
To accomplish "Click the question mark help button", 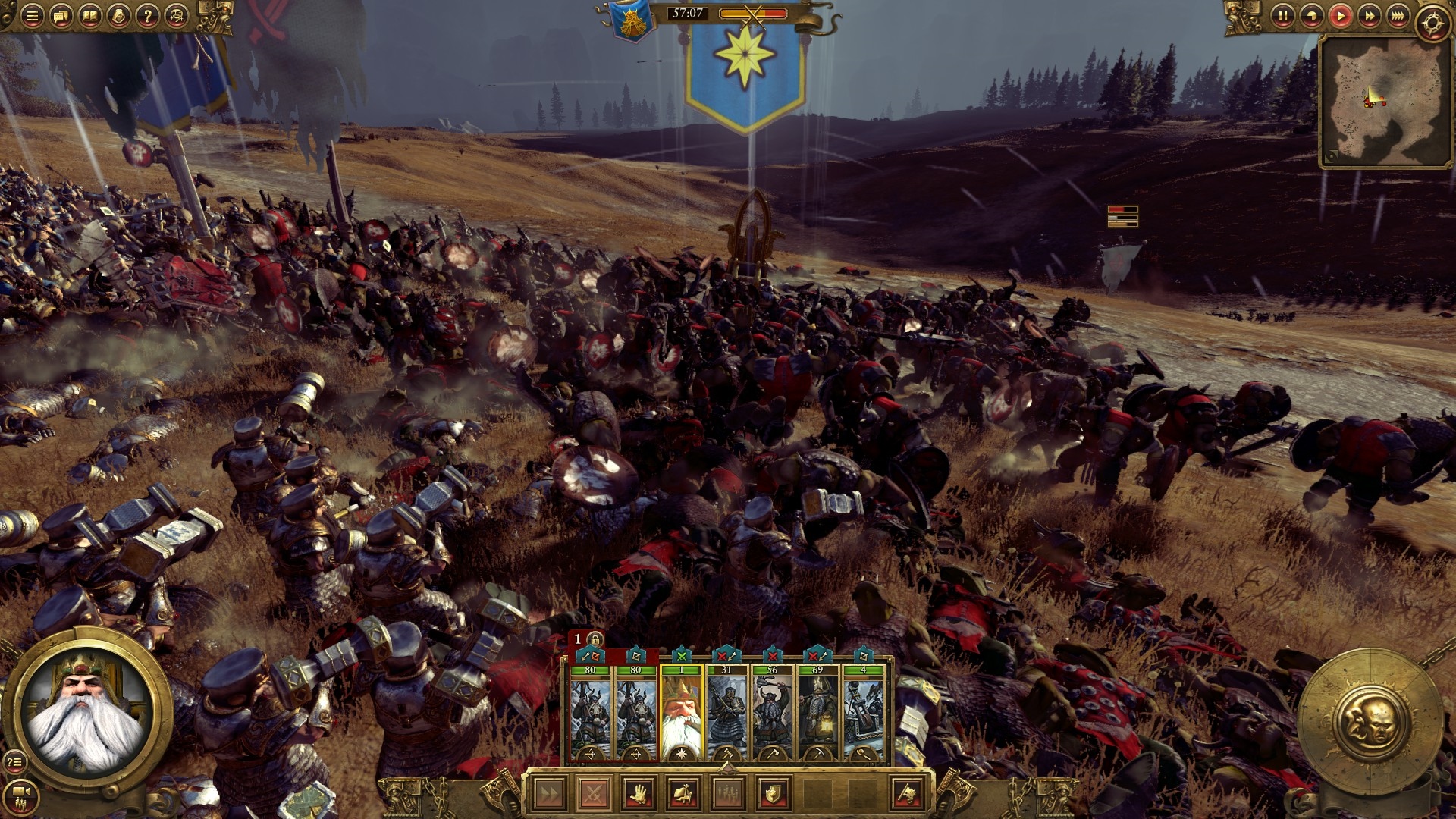I will (148, 17).
